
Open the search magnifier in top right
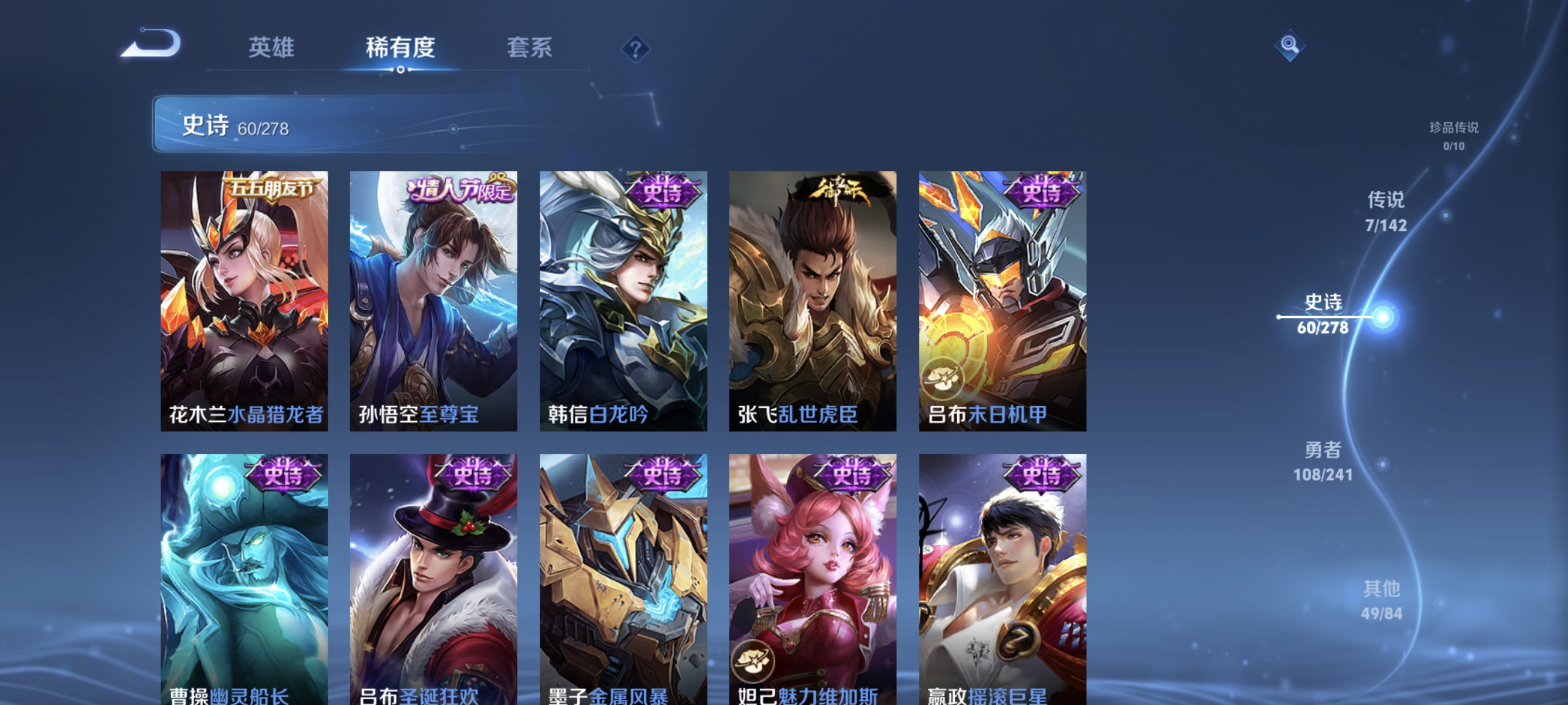click(1290, 46)
